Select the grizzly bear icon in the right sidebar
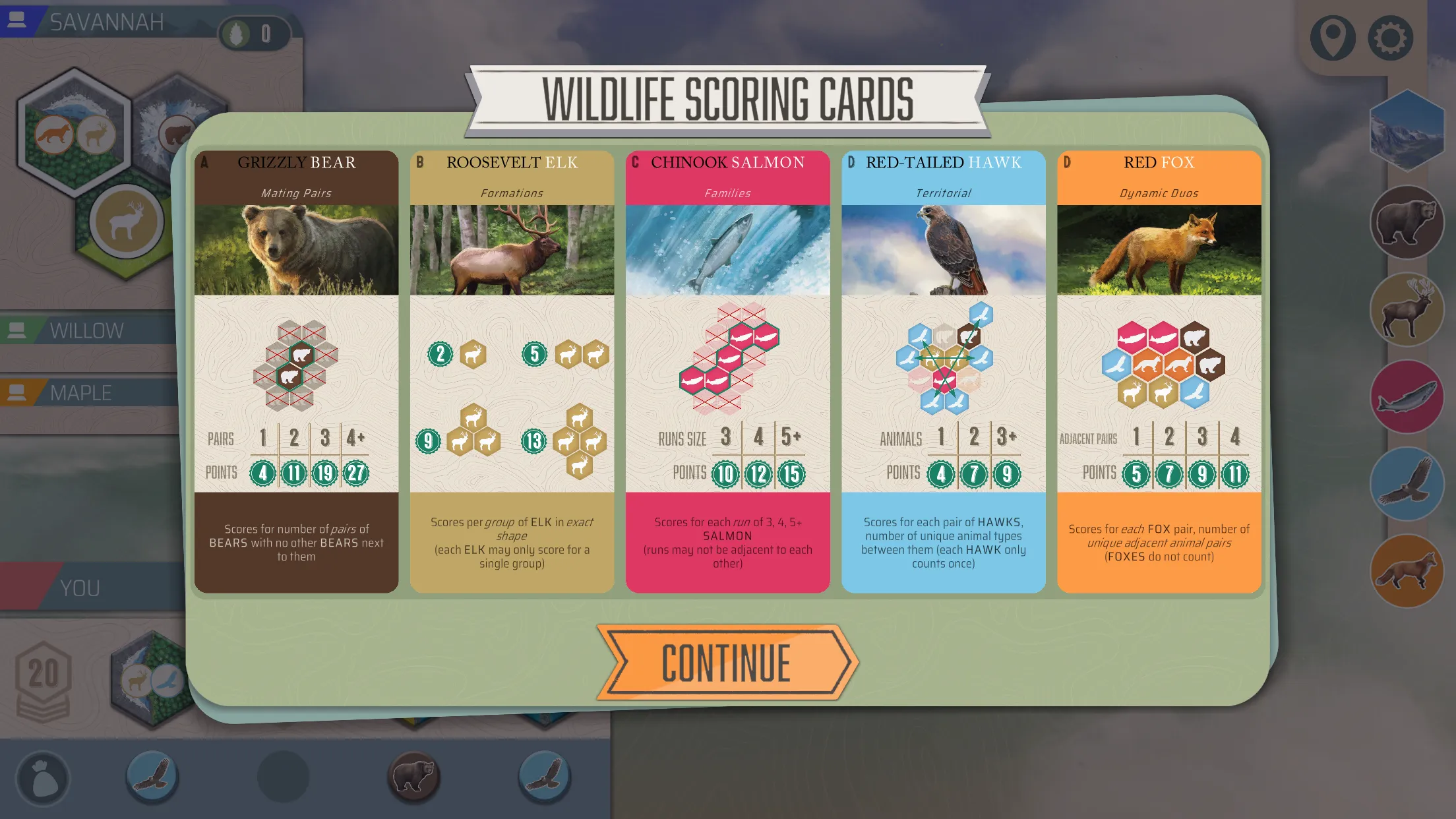1456x819 pixels. tap(1408, 222)
